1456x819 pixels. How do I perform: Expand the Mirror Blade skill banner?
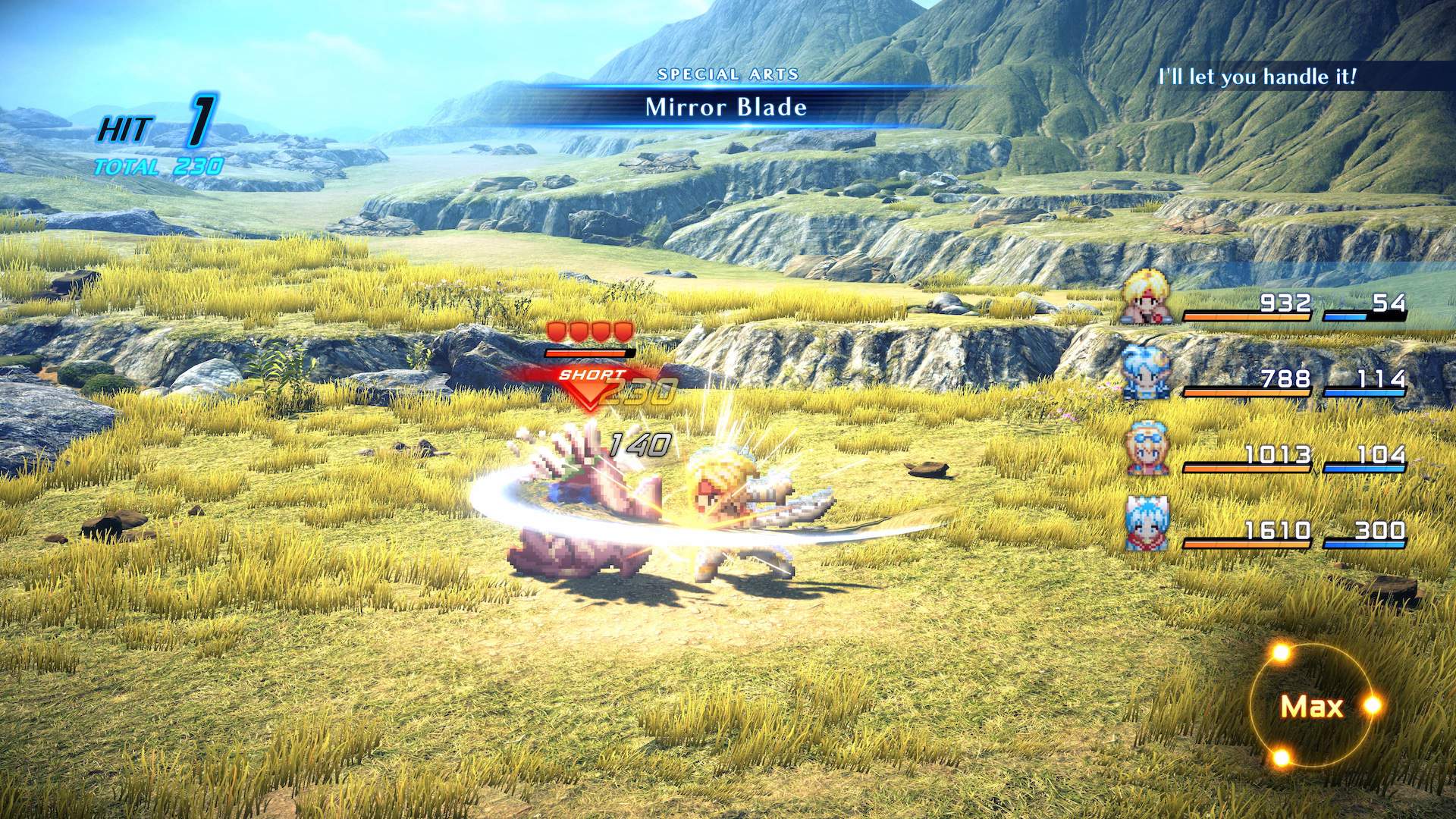(725, 108)
